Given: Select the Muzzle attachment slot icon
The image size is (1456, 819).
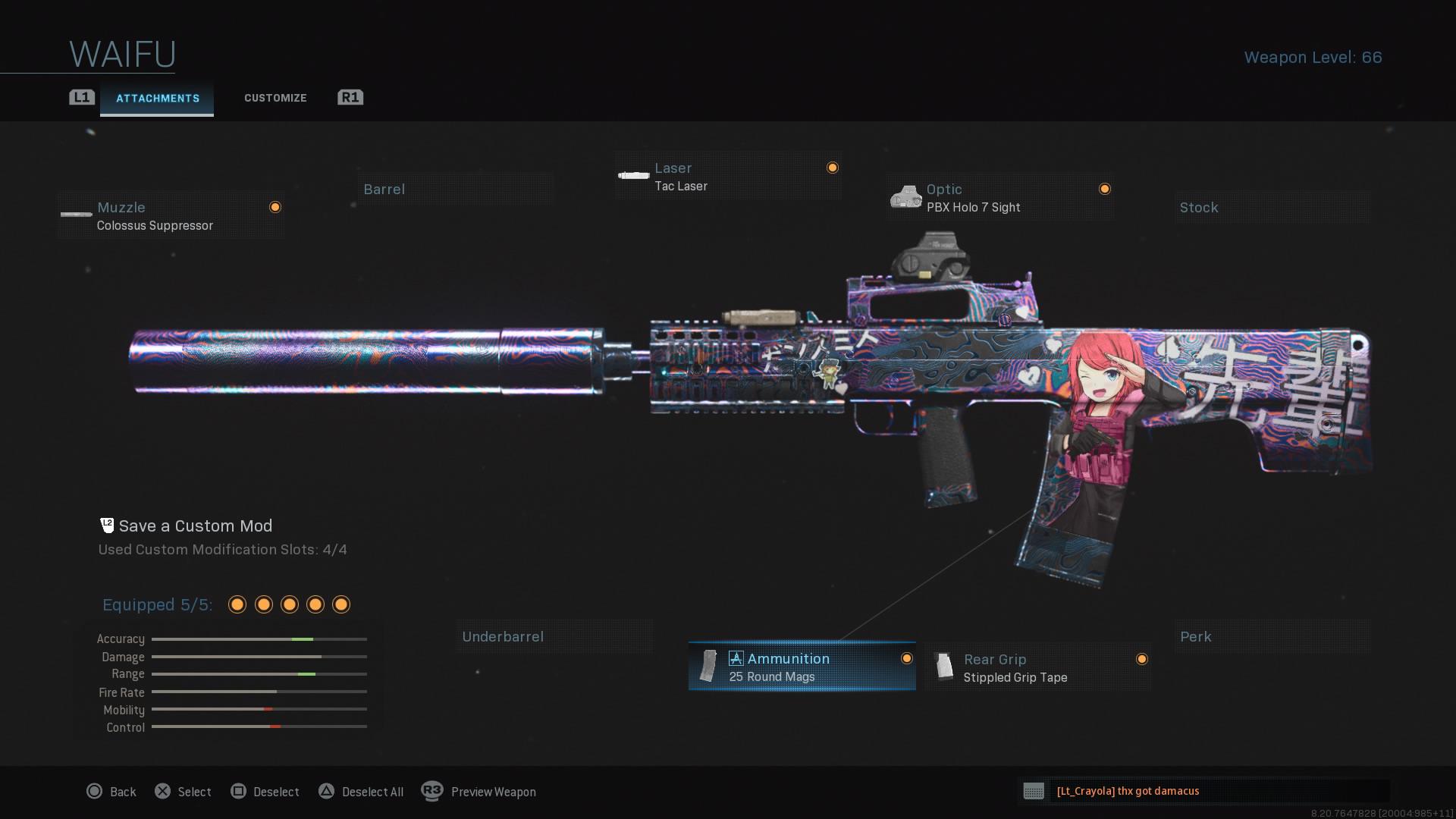Looking at the screenshot, I should (x=76, y=215).
